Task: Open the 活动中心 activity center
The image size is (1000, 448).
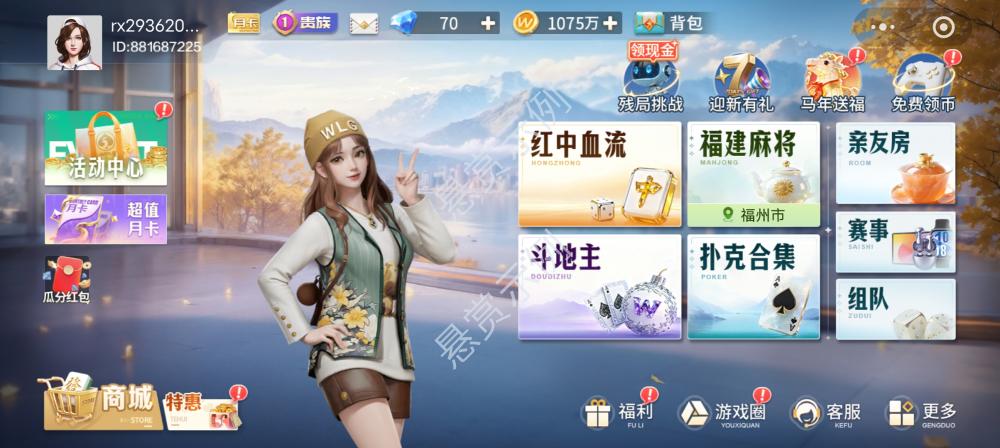Action: pyautogui.click(x=105, y=148)
